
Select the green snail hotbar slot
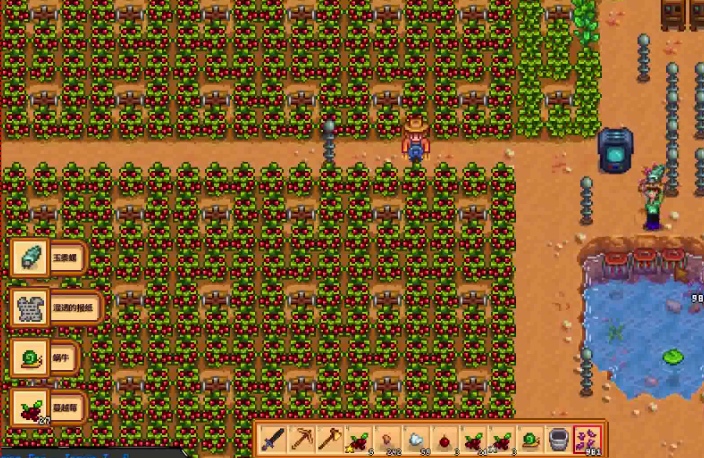pos(529,439)
